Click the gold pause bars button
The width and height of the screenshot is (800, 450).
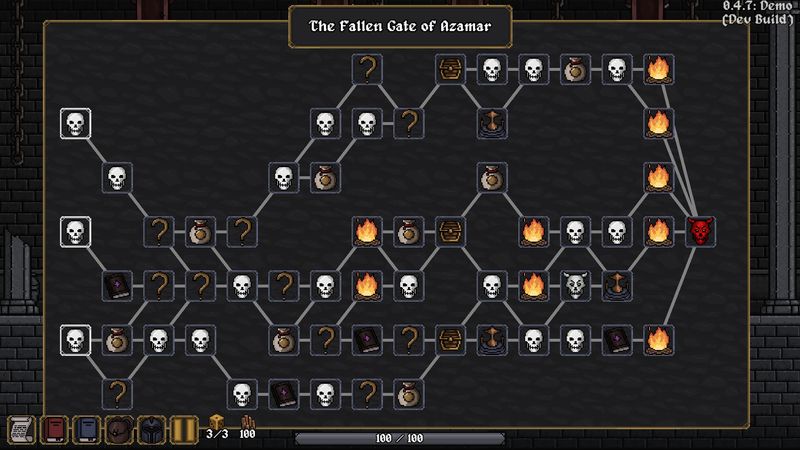[183, 430]
